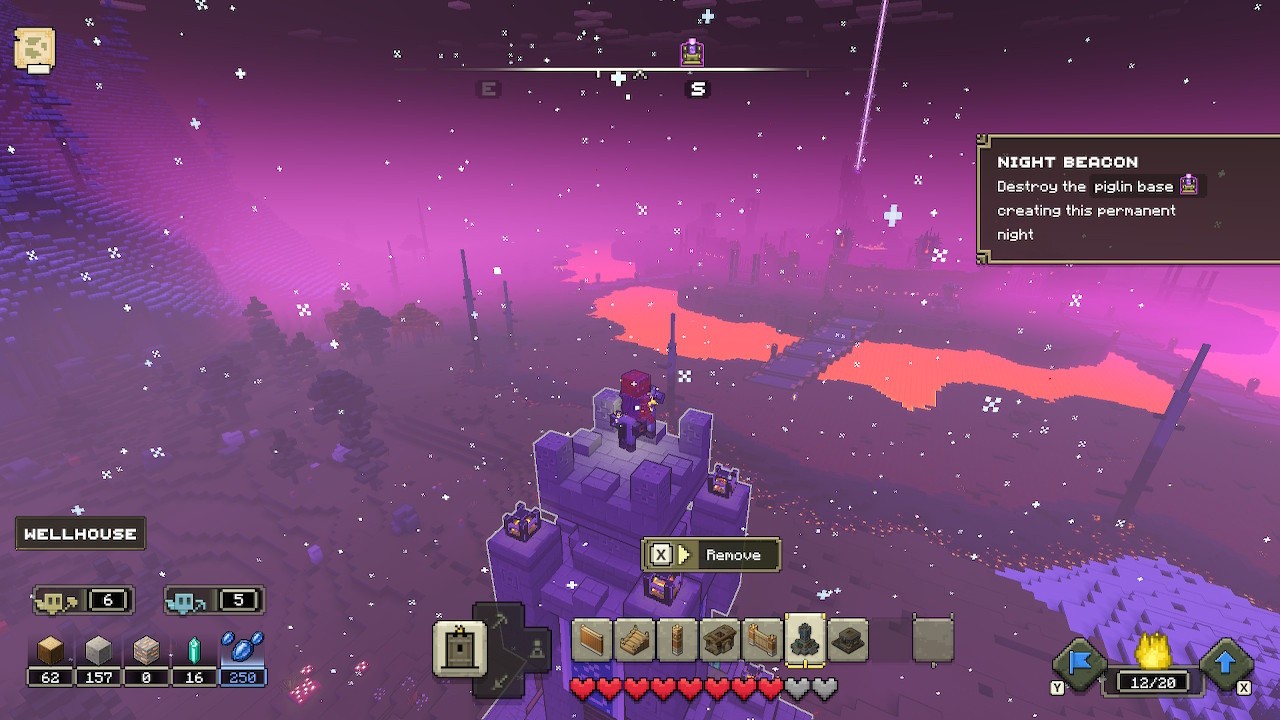Viewport: 1280px width, 720px height.
Task: Select the wooden wall build slot
Action: [589, 640]
